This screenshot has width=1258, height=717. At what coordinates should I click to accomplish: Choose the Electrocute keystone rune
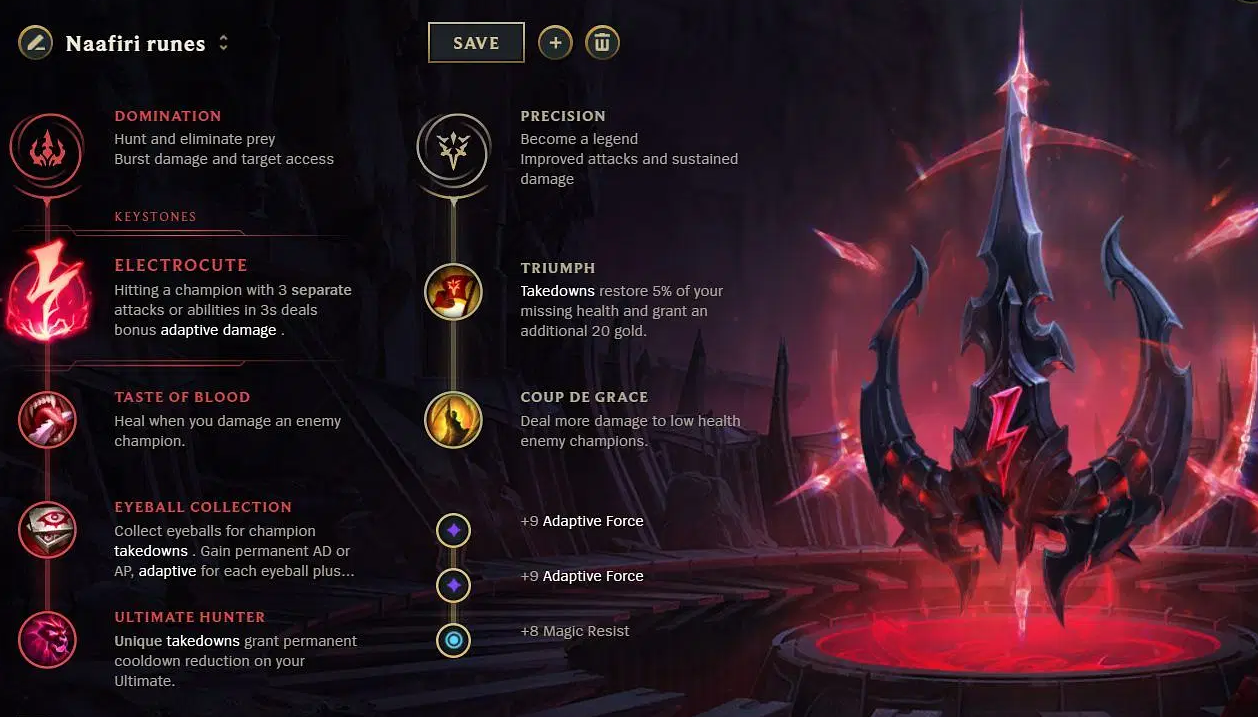tap(46, 290)
